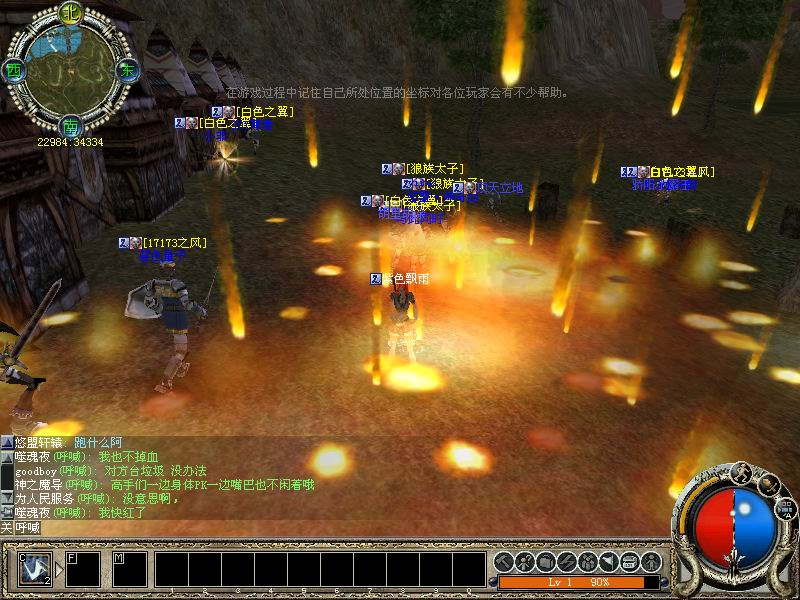800x600 pixels.
Task: Click the empty M skill slot
Action: (x=129, y=568)
